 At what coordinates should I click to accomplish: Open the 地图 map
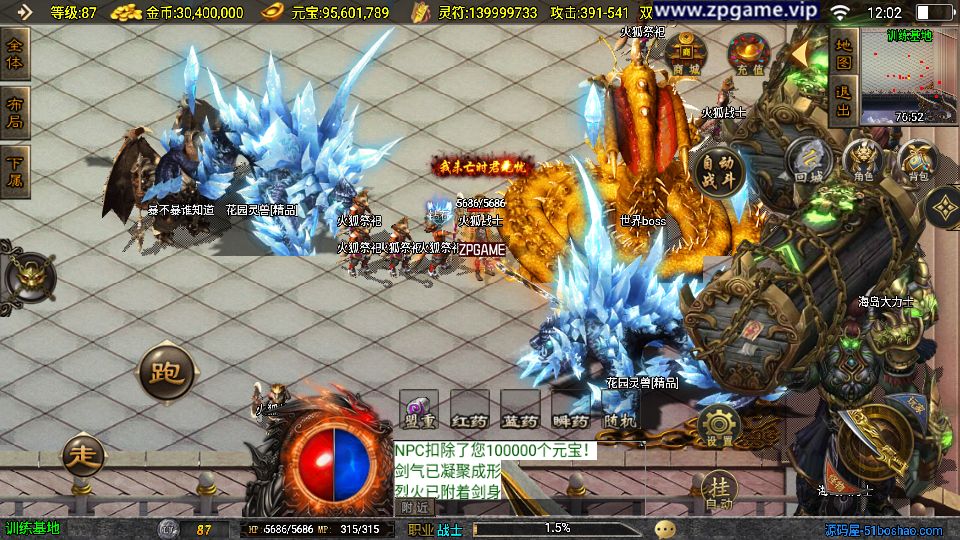click(843, 54)
